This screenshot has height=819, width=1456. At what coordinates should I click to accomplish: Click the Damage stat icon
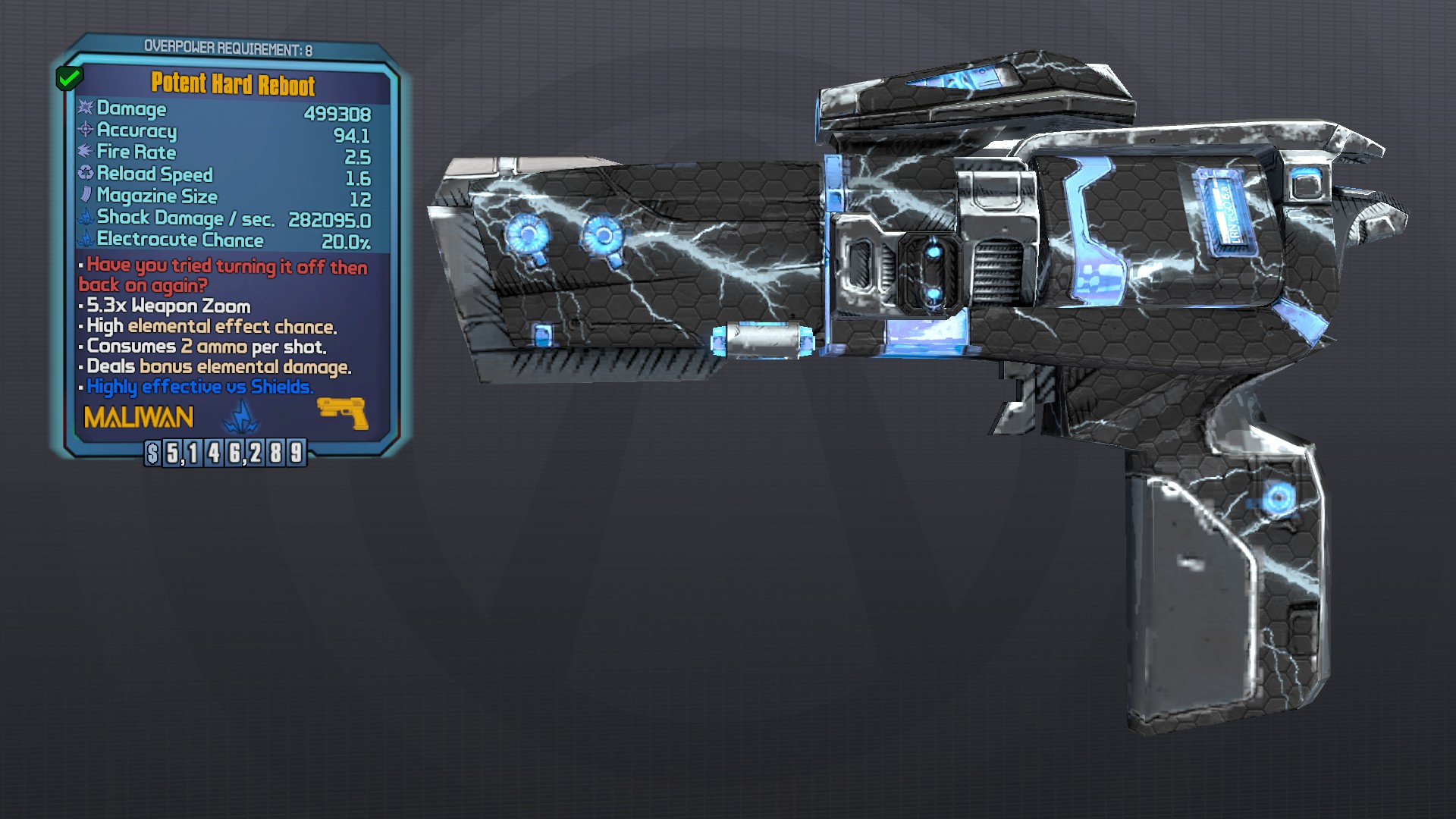click(x=86, y=109)
